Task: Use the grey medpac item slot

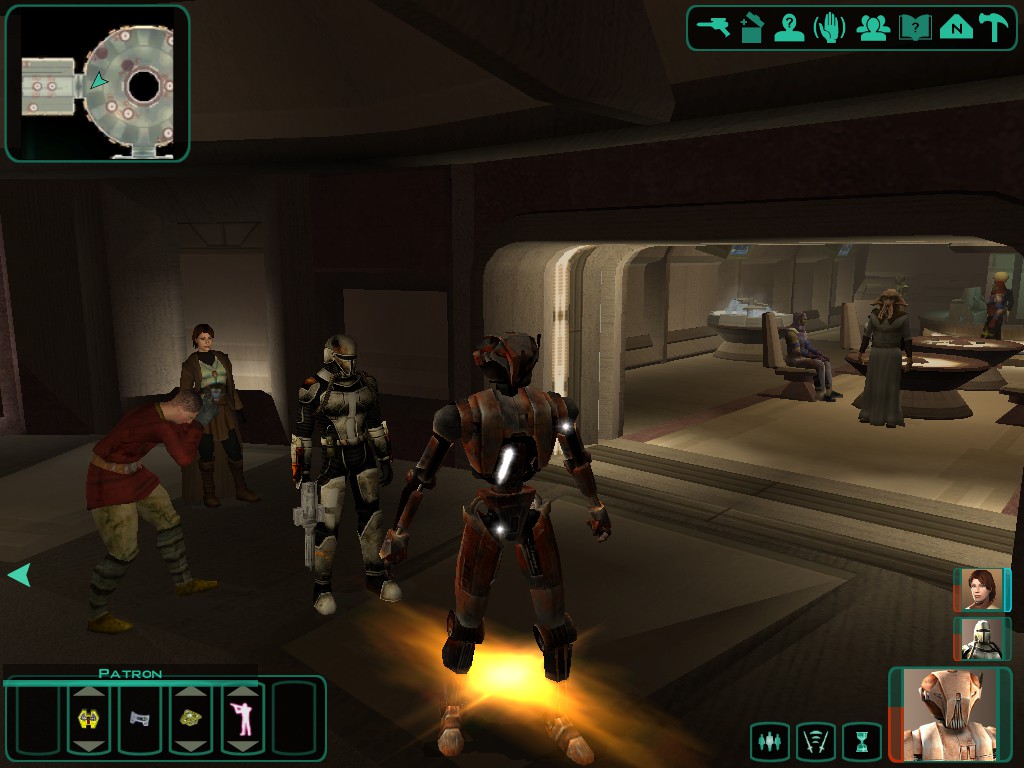Action: [x=139, y=718]
